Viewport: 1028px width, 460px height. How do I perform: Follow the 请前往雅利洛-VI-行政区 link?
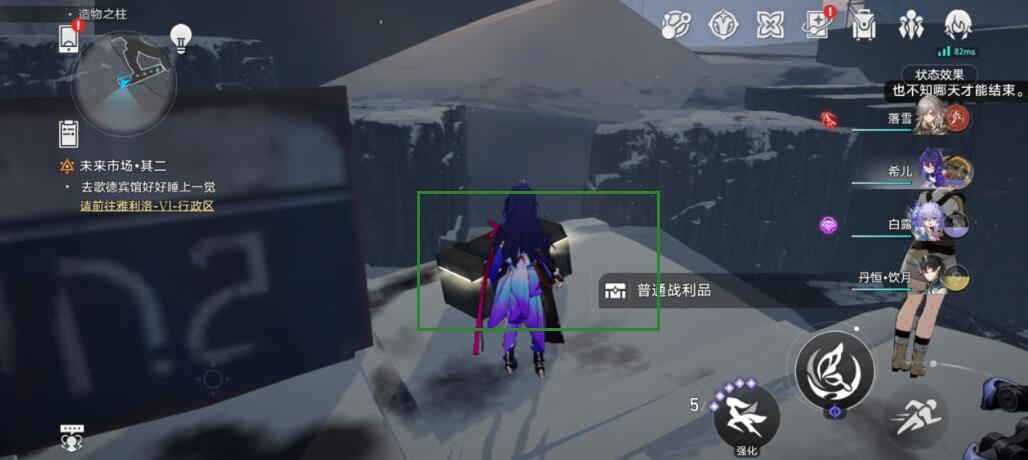147,206
